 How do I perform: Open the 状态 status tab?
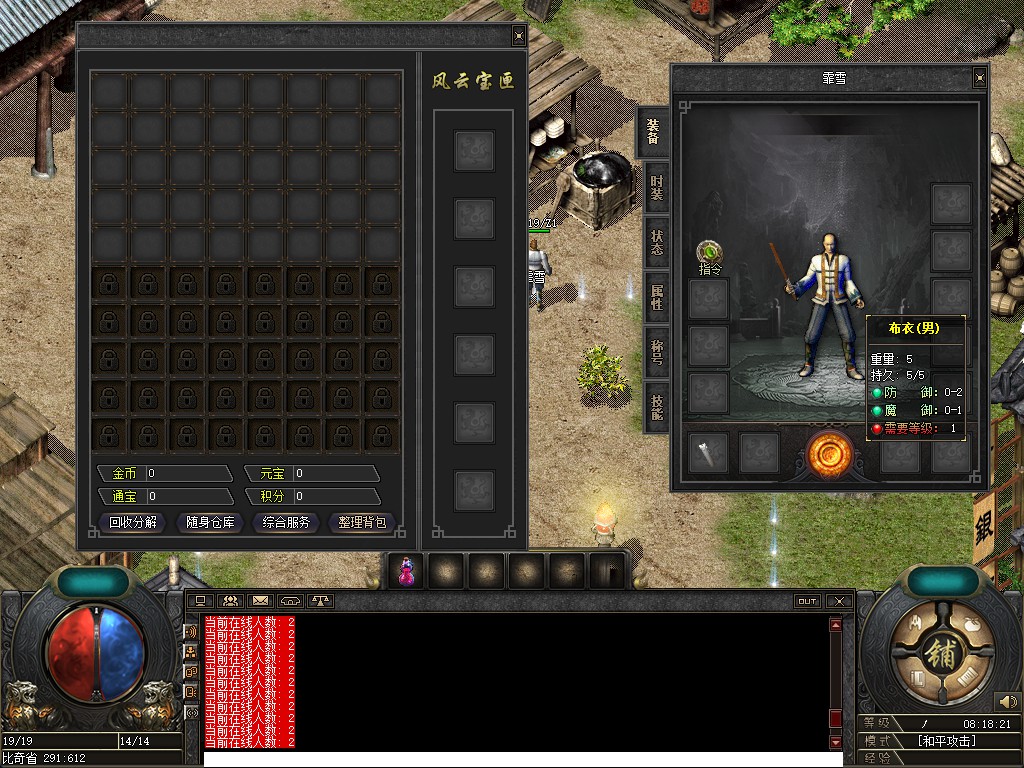[656, 243]
